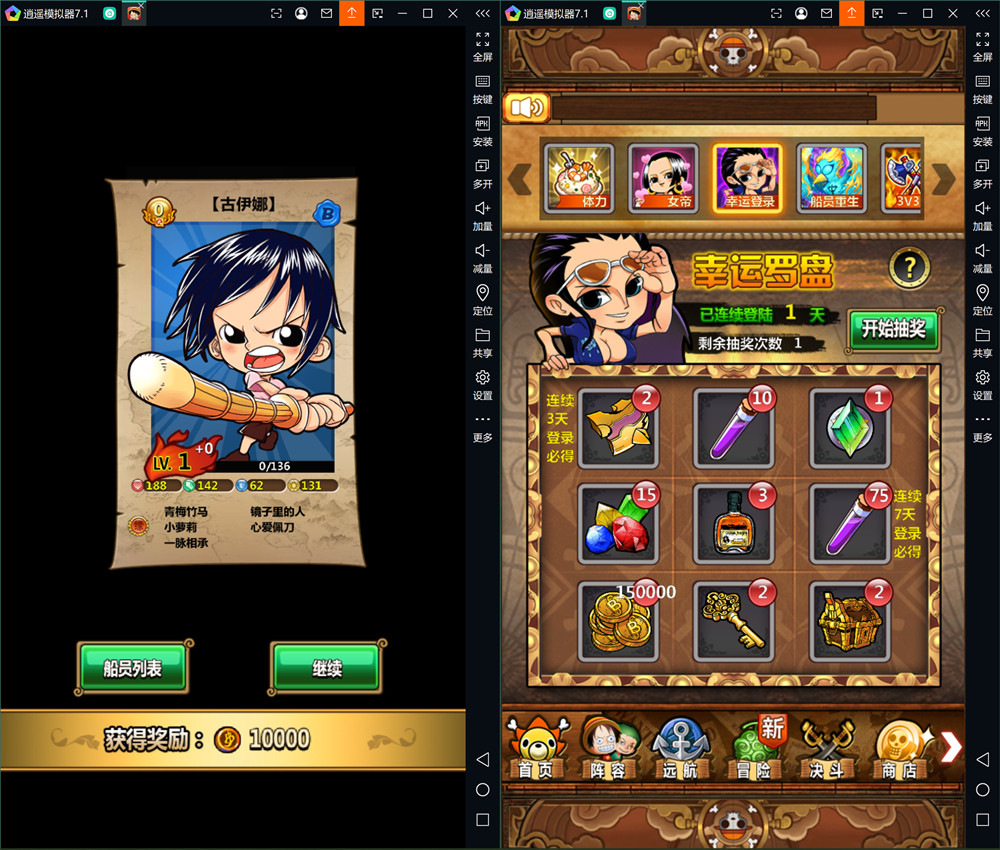Switch to the 女帝 event tab
The width and height of the screenshot is (1000, 850).
click(663, 179)
